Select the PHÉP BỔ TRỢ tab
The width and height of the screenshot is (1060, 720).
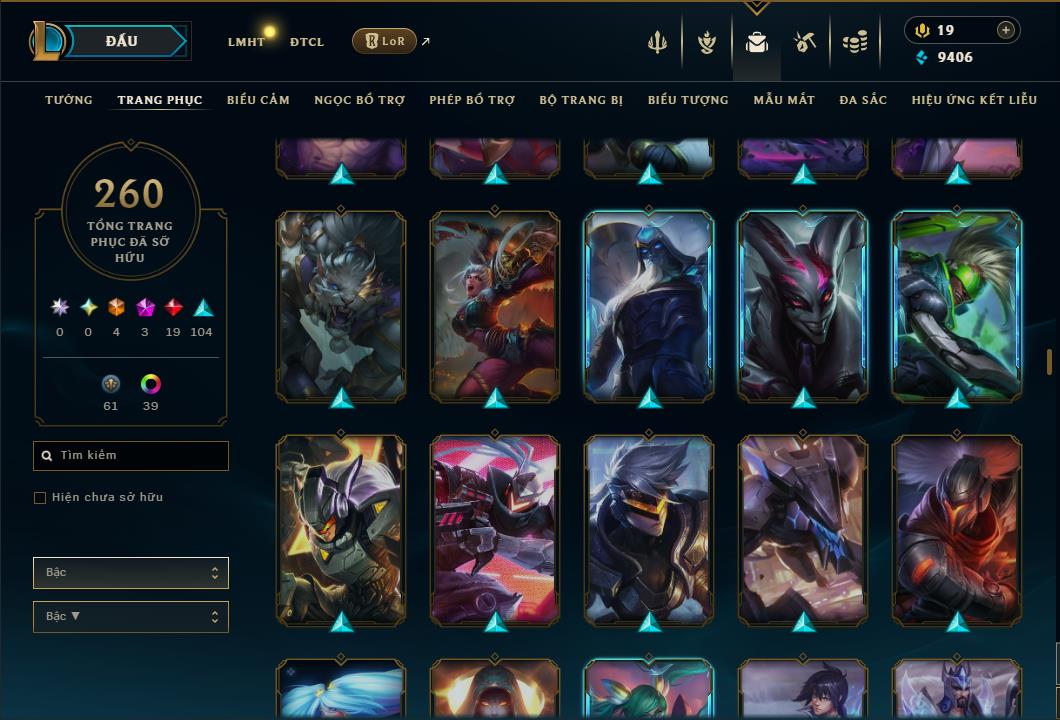(x=472, y=100)
